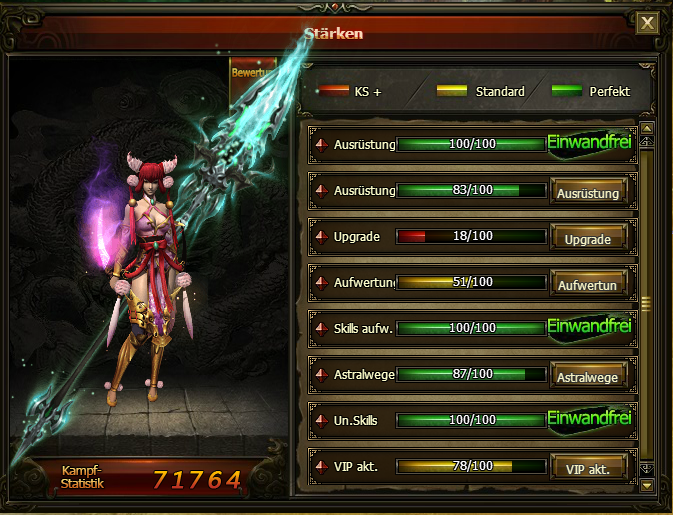Open the Ausrüstung button at 83/100
673x515 pixels.
[x=588, y=191]
